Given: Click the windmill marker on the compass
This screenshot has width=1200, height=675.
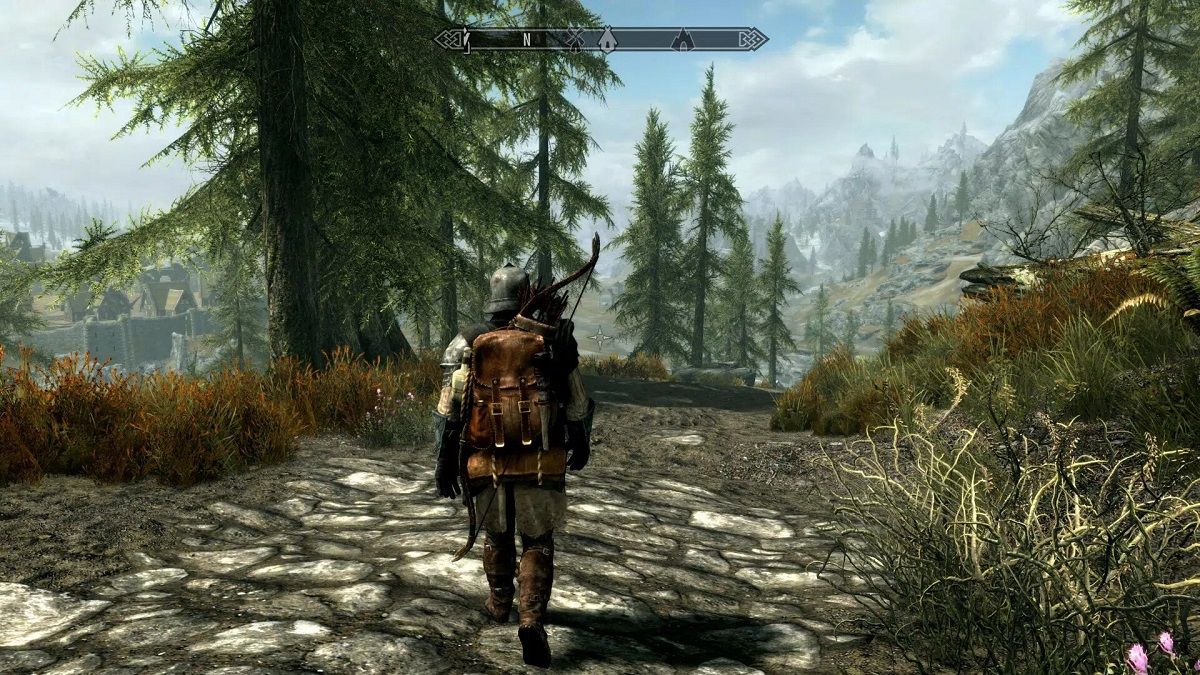Looking at the screenshot, I should (574, 39).
